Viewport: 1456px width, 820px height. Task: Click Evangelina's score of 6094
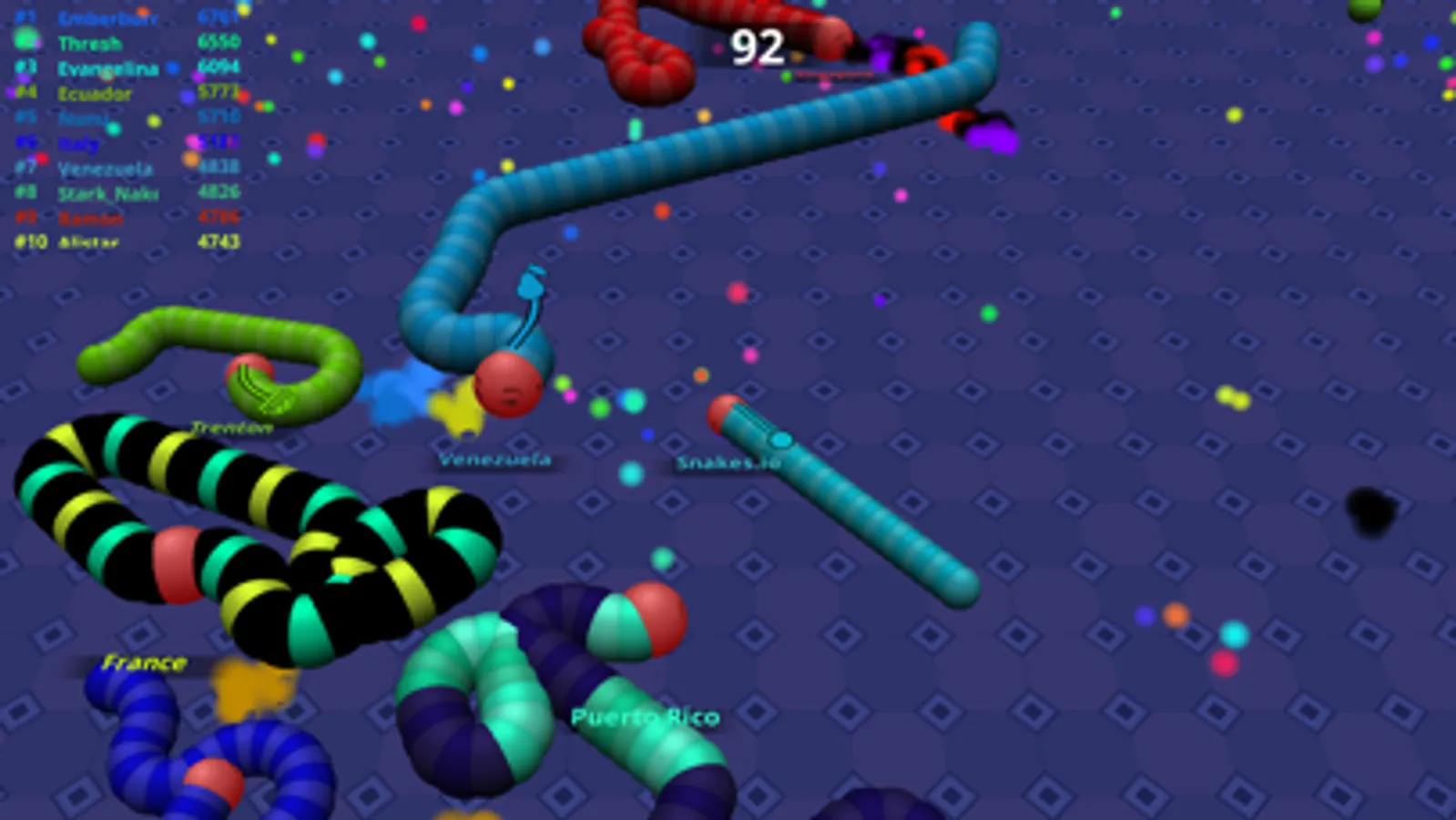[218, 66]
